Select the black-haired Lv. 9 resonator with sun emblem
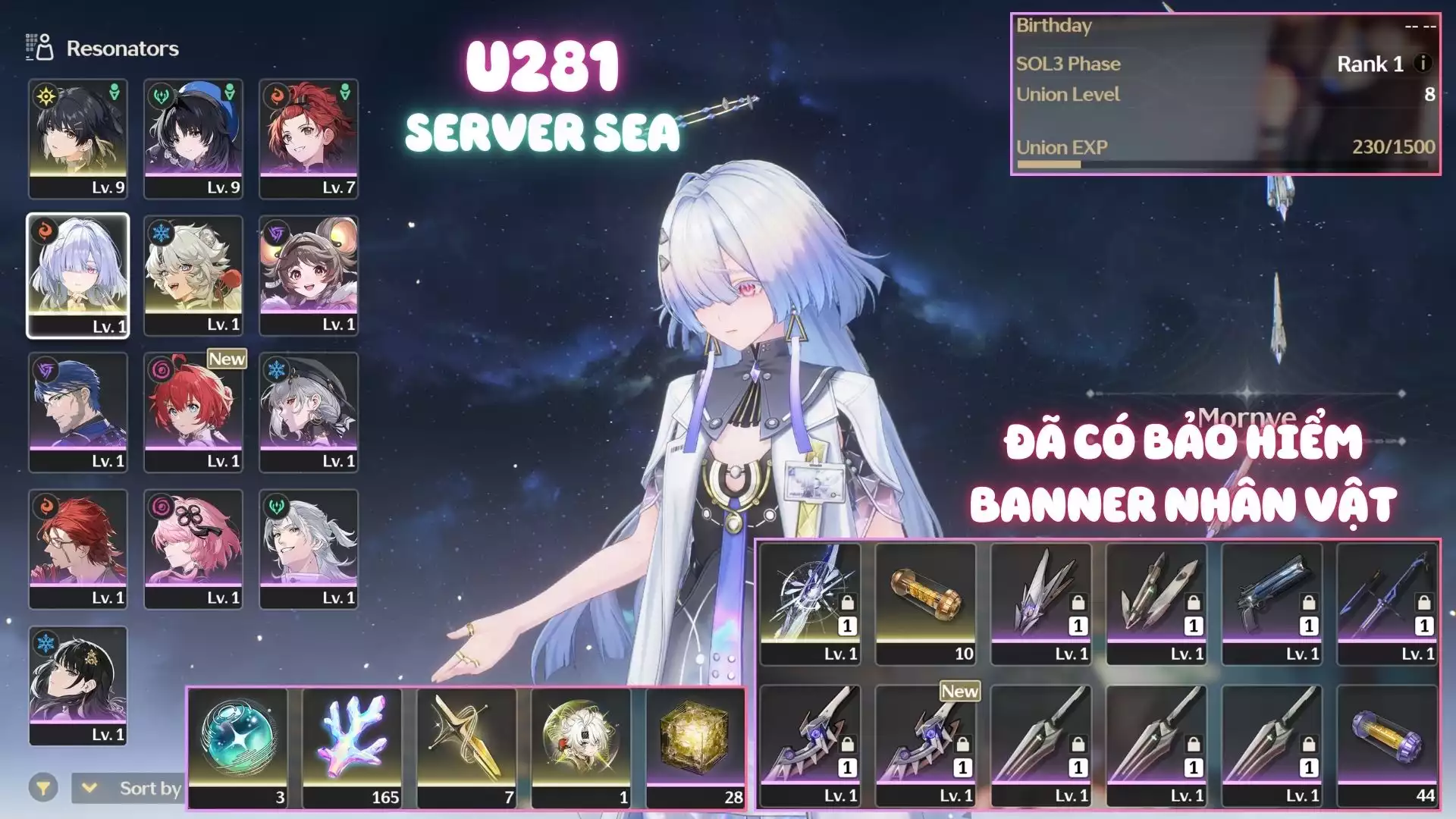The width and height of the screenshot is (1456, 819). tap(78, 138)
